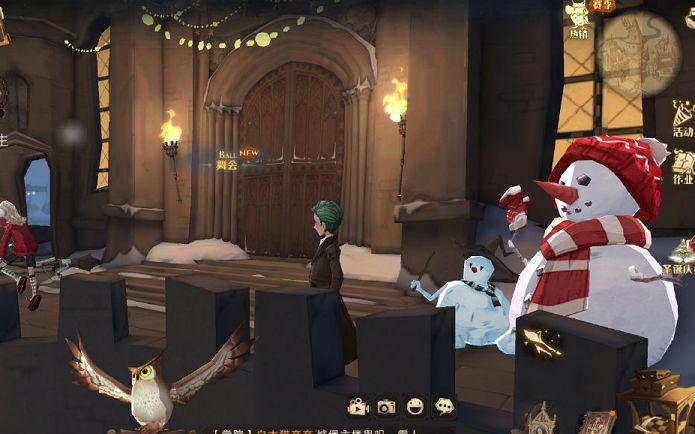Open the owl mail icon

155,380
